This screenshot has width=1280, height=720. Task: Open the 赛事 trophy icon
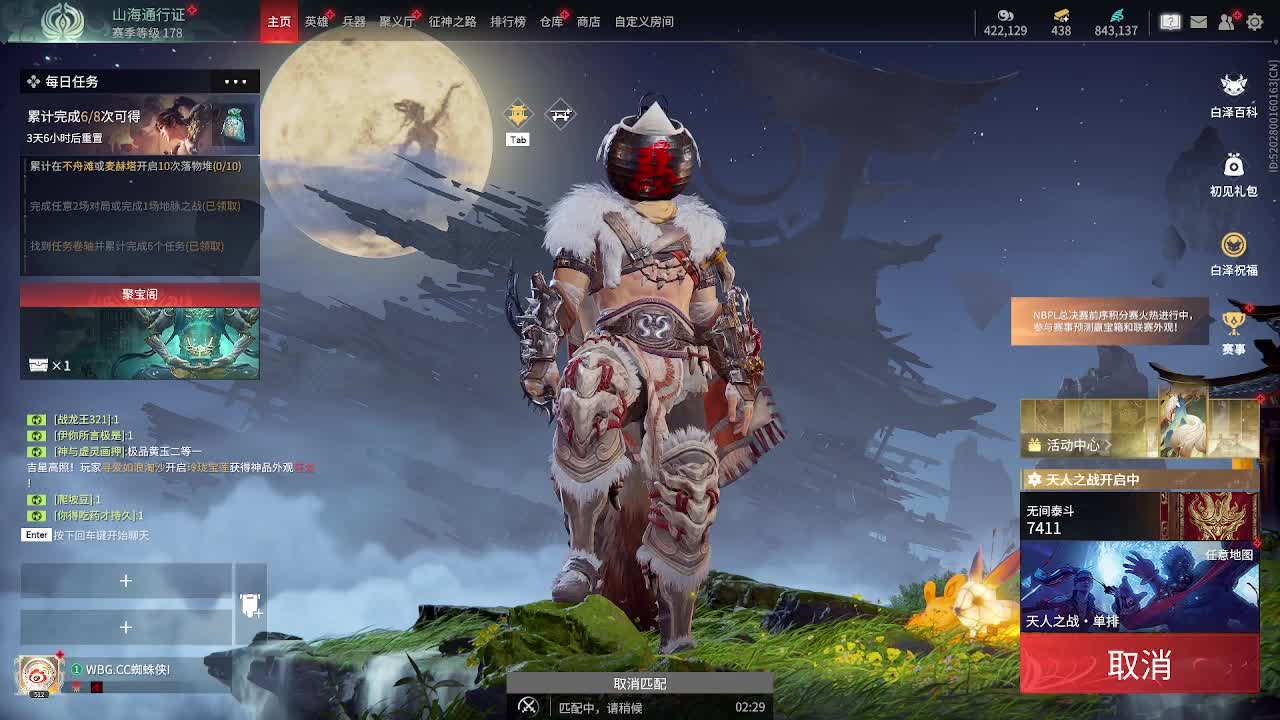pyautogui.click(x=1233, y=320)
